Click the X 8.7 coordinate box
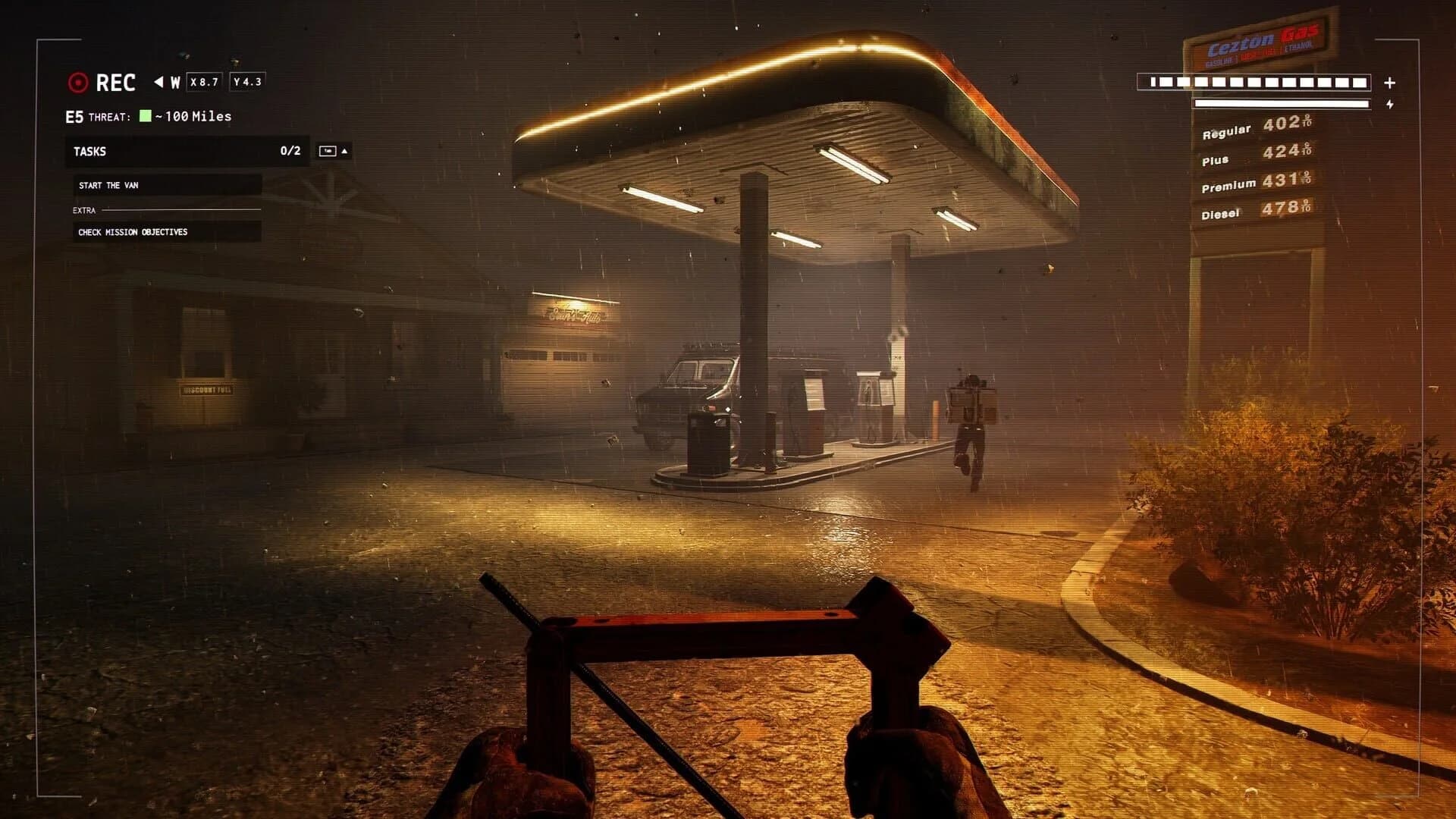1456x819 pixels. [x=205, y=80]
